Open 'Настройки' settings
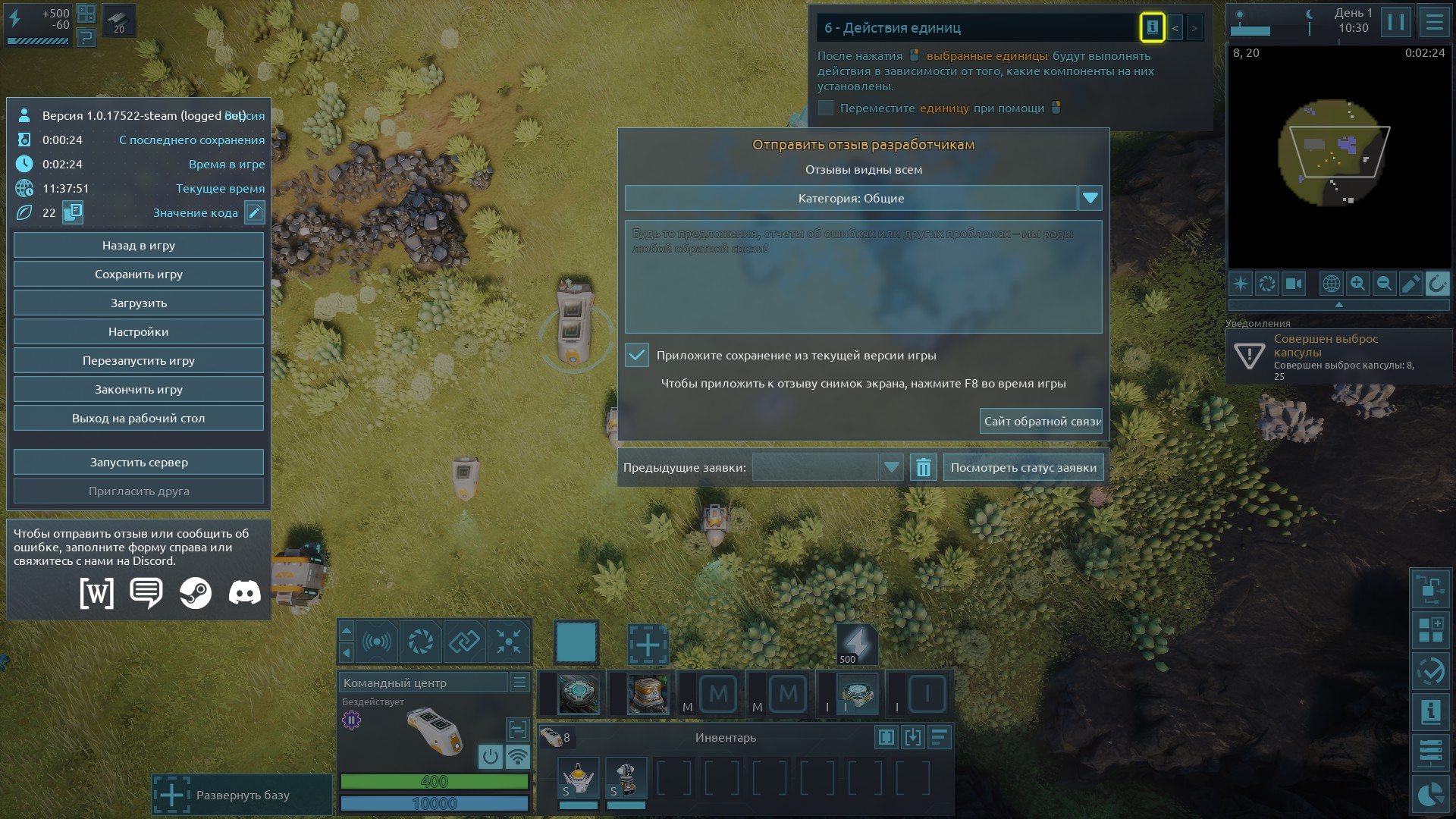Image resolution: width=1456 pixels, height=819 pixels. 139,332
